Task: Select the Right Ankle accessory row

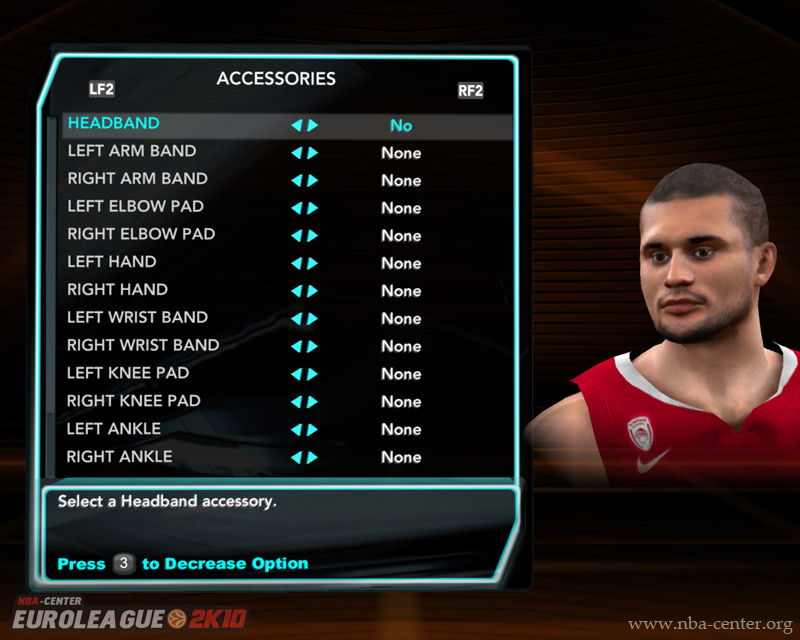Action: click(x=120, y=457)
